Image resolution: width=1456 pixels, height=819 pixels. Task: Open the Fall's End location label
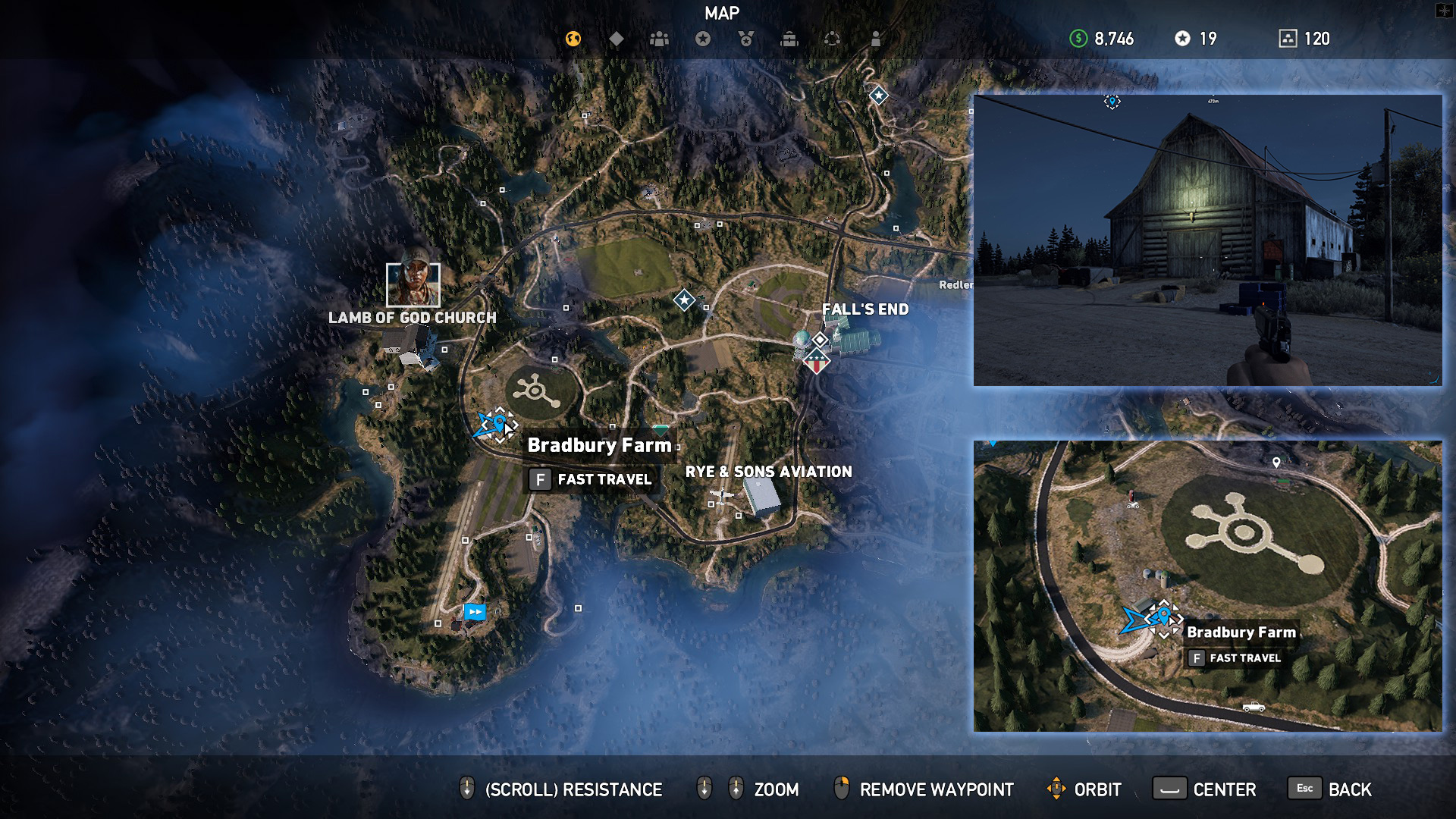click(867, 309)
